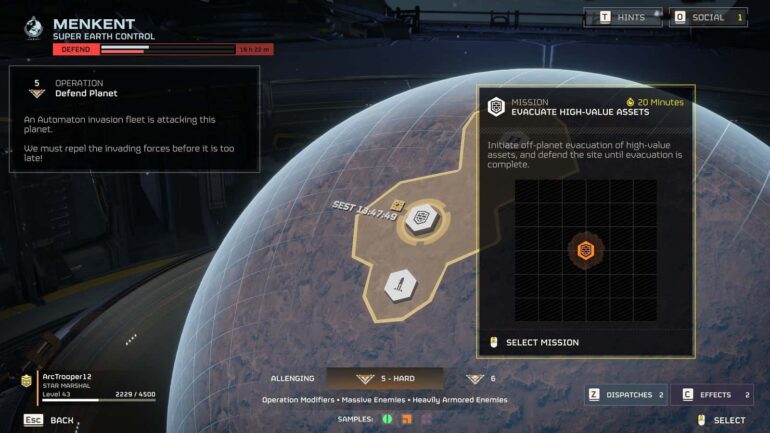Open the Dispatches list

point(626,395)
